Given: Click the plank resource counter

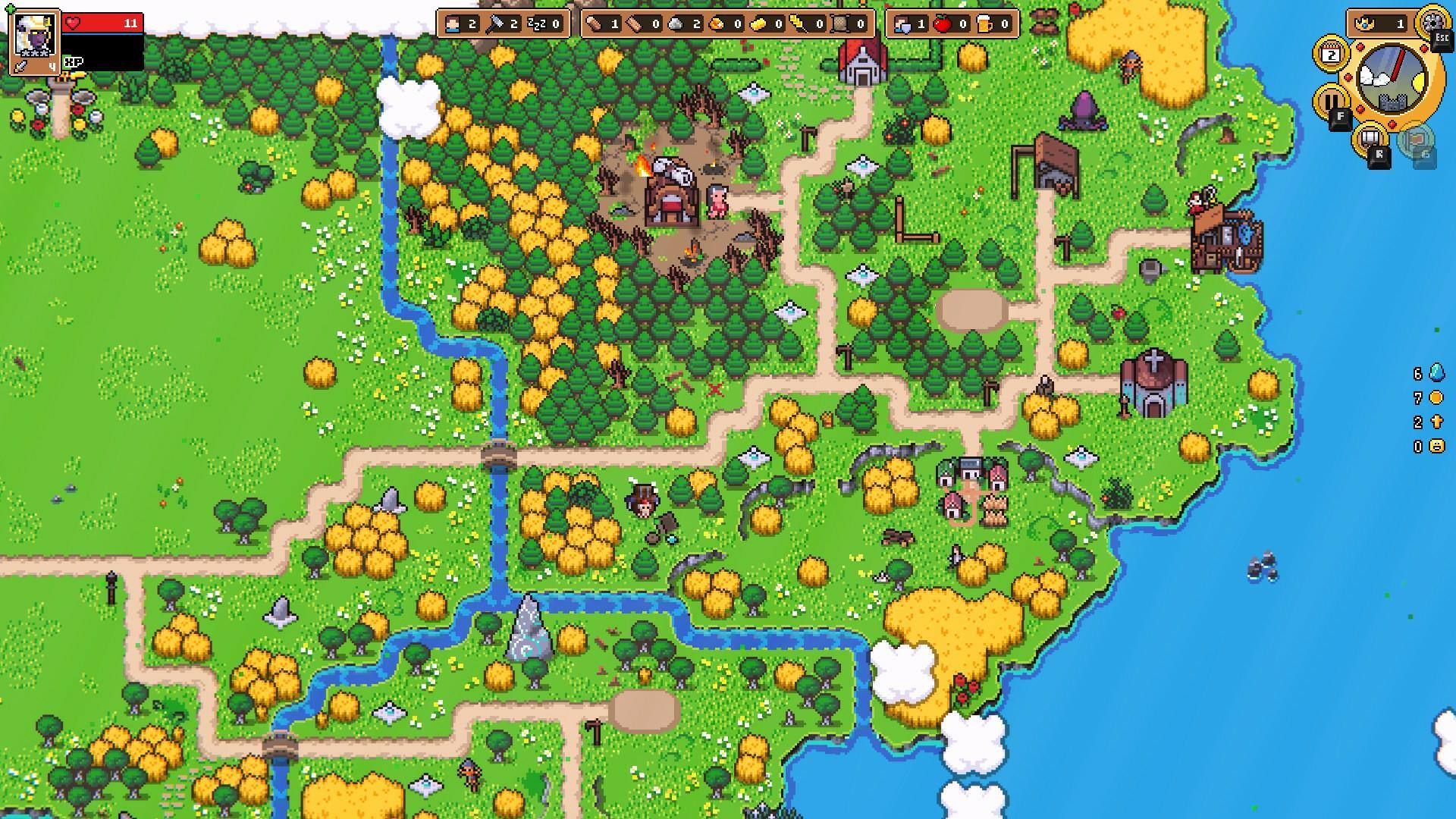Looking at the screenshot, I should coord(632,24).
